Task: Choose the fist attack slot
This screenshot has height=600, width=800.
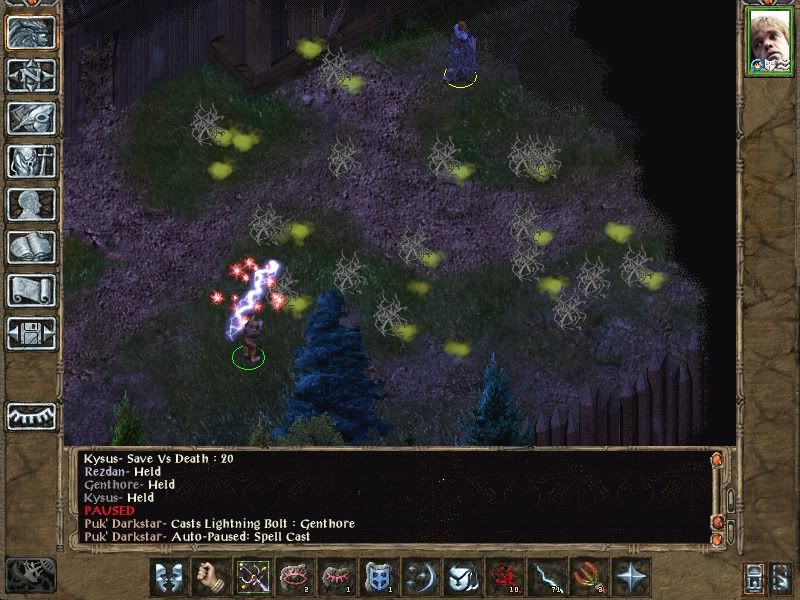Action: (x=210, y=577)
